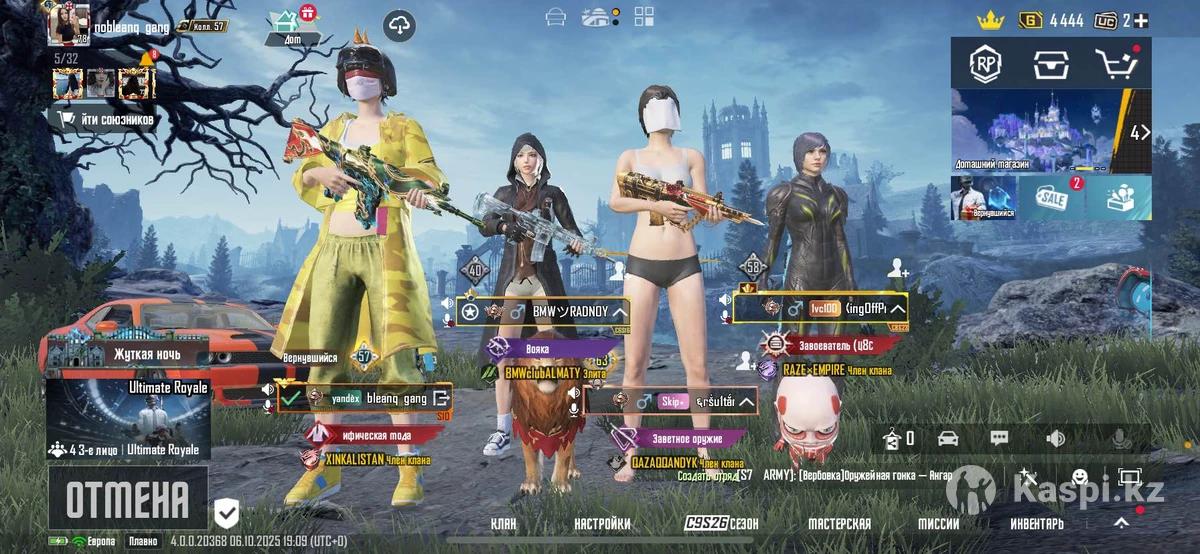This screenshot has height=554, width=1200.
Task: Tap the Дом home icon
Action: [294, 26]
